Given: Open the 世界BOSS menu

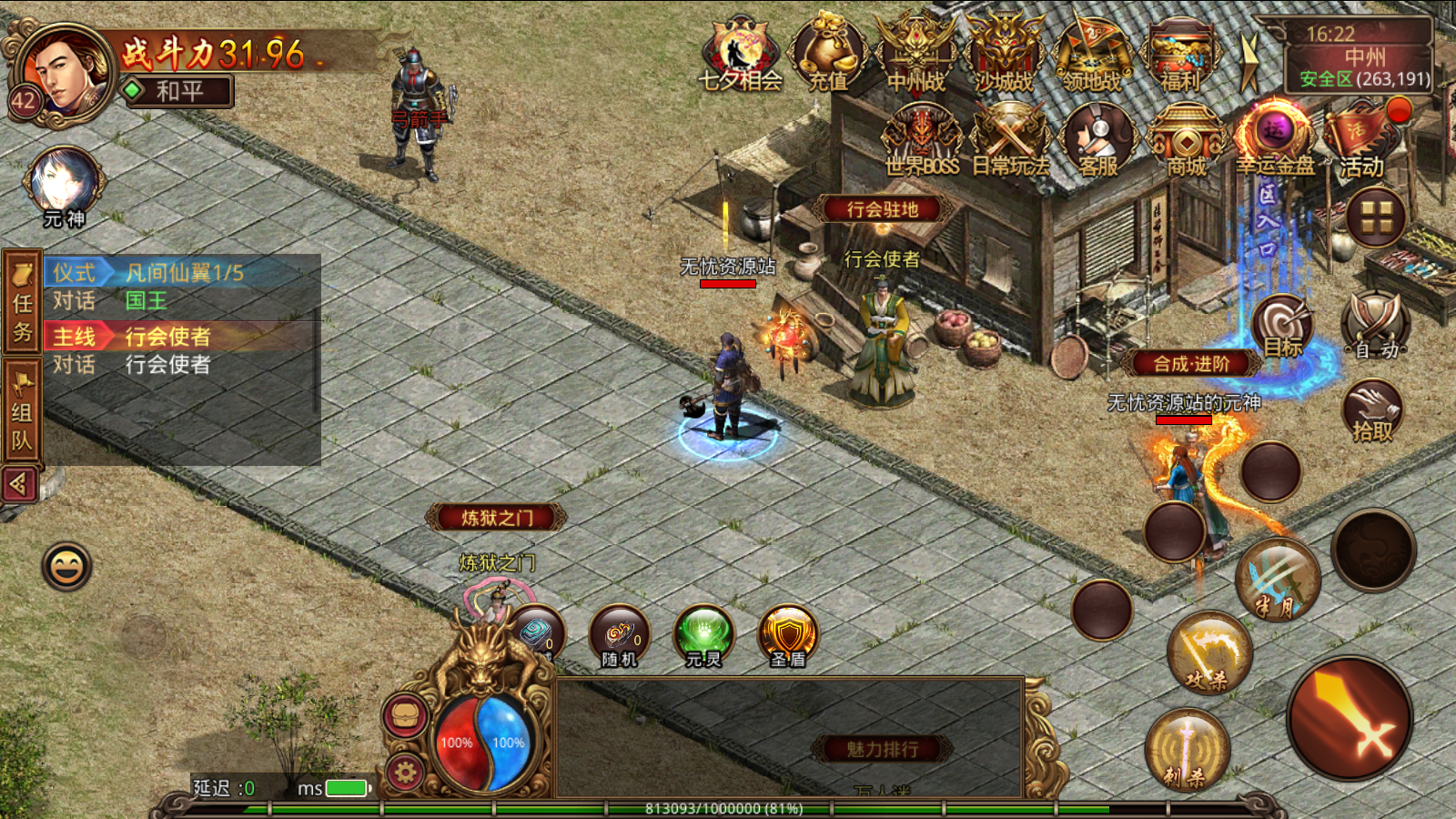Looking at the screenshot, I should click(x=921, y=138).
